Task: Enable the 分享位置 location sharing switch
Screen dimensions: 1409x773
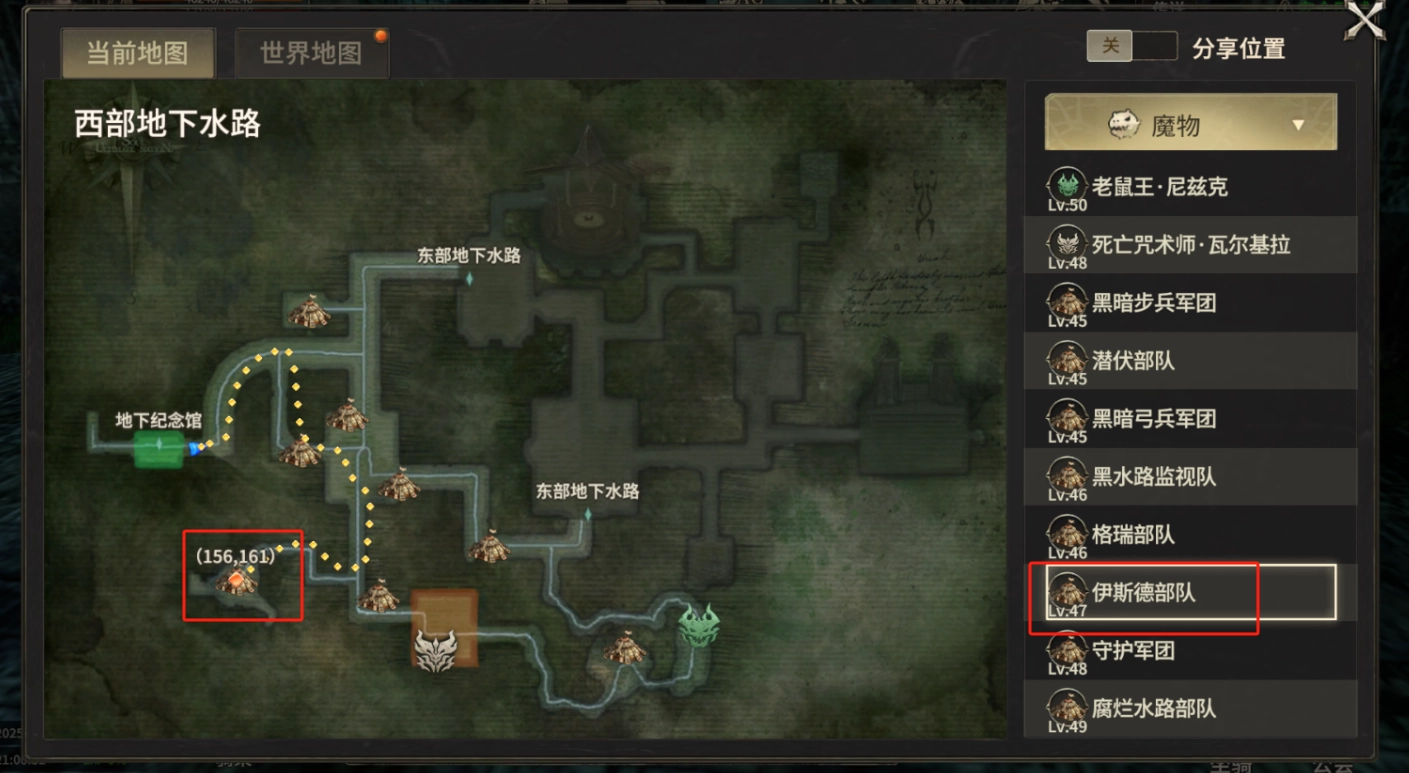Action: tap(1132, 46)
